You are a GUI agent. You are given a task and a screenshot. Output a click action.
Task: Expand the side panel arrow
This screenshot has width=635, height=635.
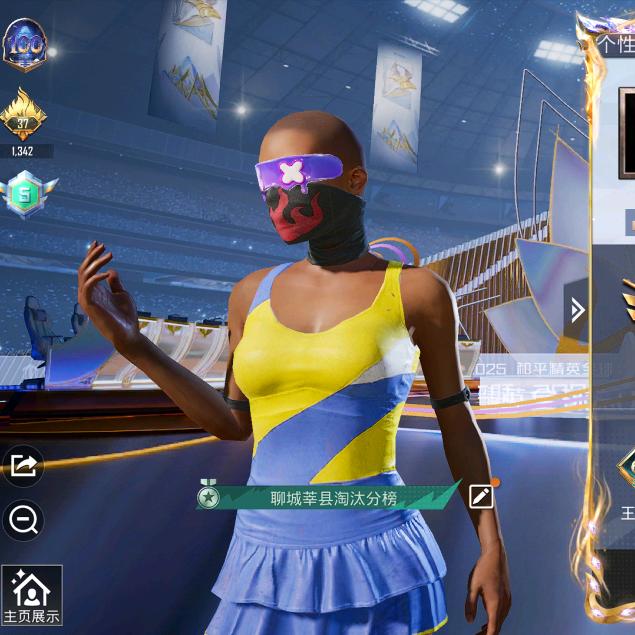coord(577,310)
